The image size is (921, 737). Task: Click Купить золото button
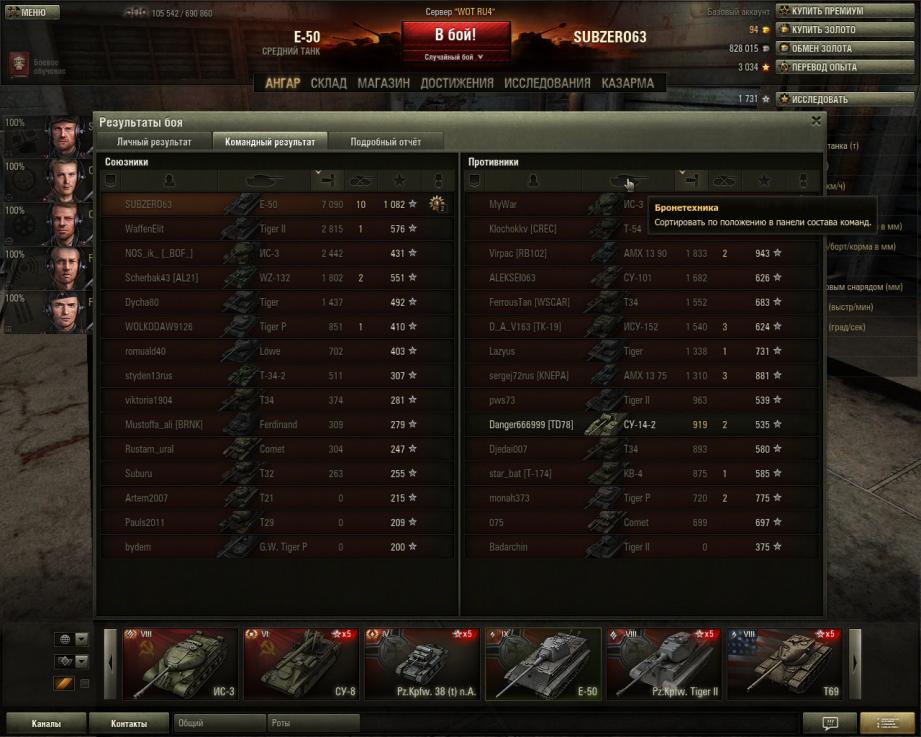tap(830, 30)
